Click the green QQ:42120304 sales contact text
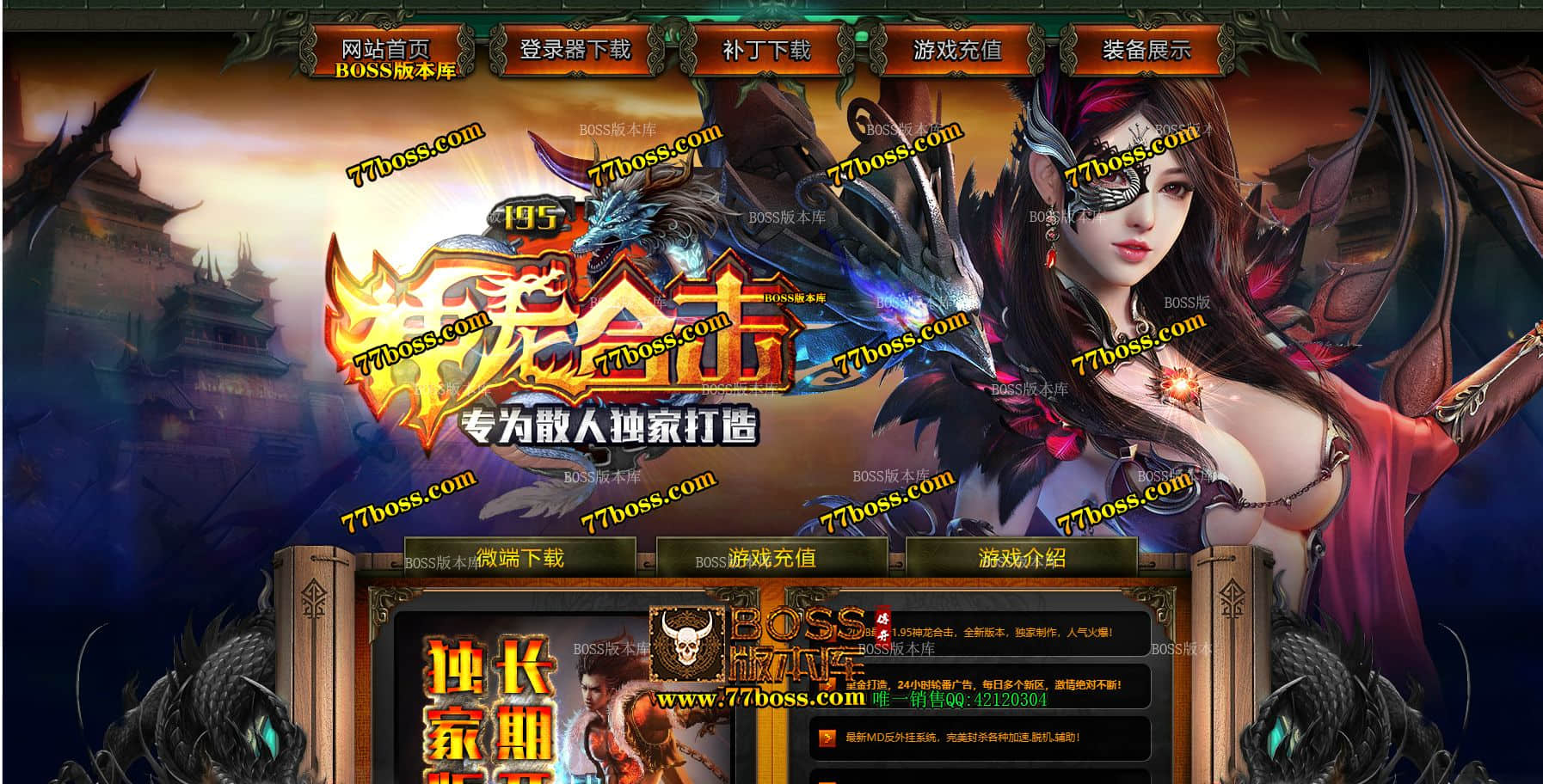The width and height of the screenshot is (1543, 784). [956, 701]
